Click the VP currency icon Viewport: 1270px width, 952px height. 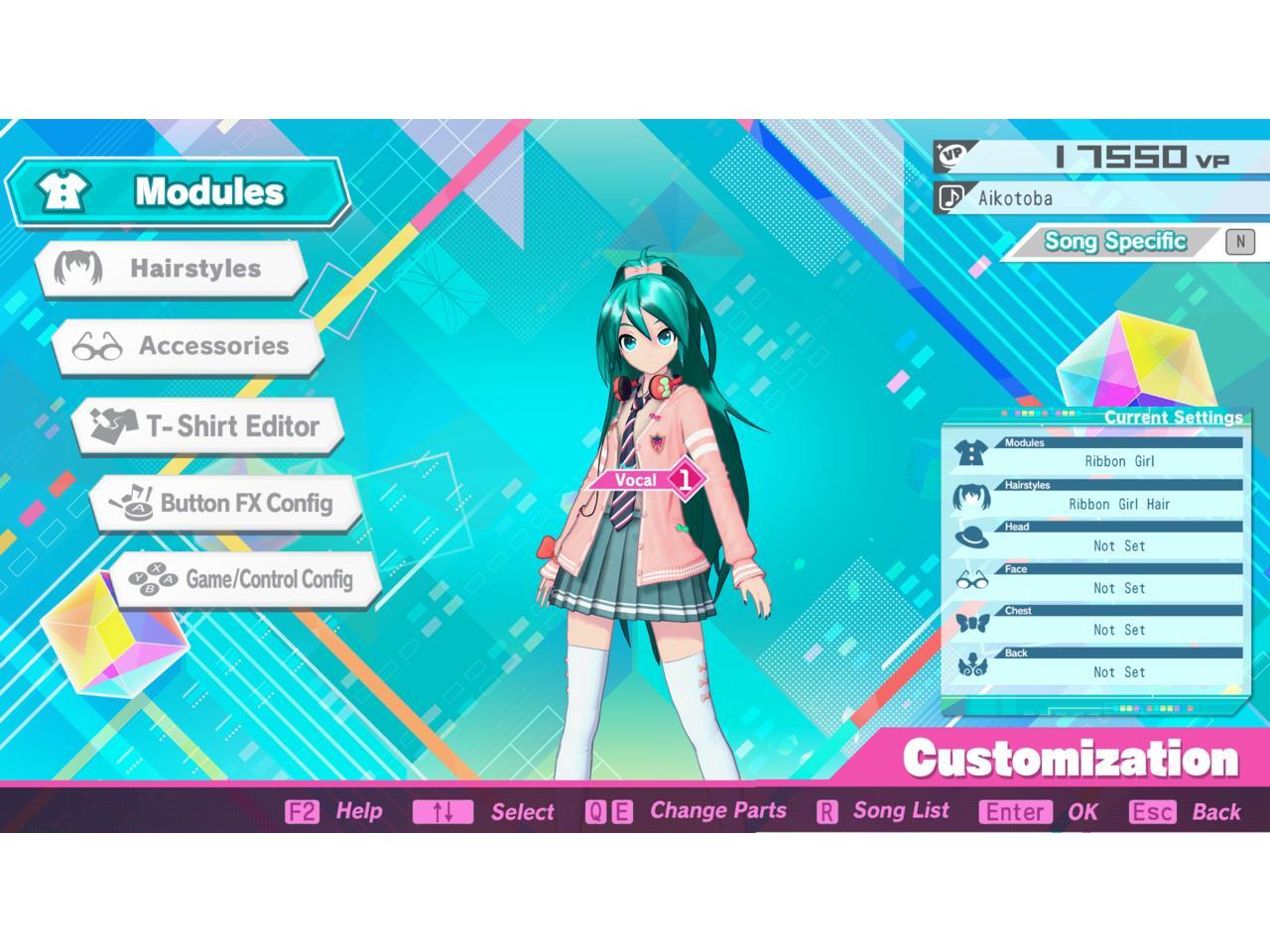(950, 154)
